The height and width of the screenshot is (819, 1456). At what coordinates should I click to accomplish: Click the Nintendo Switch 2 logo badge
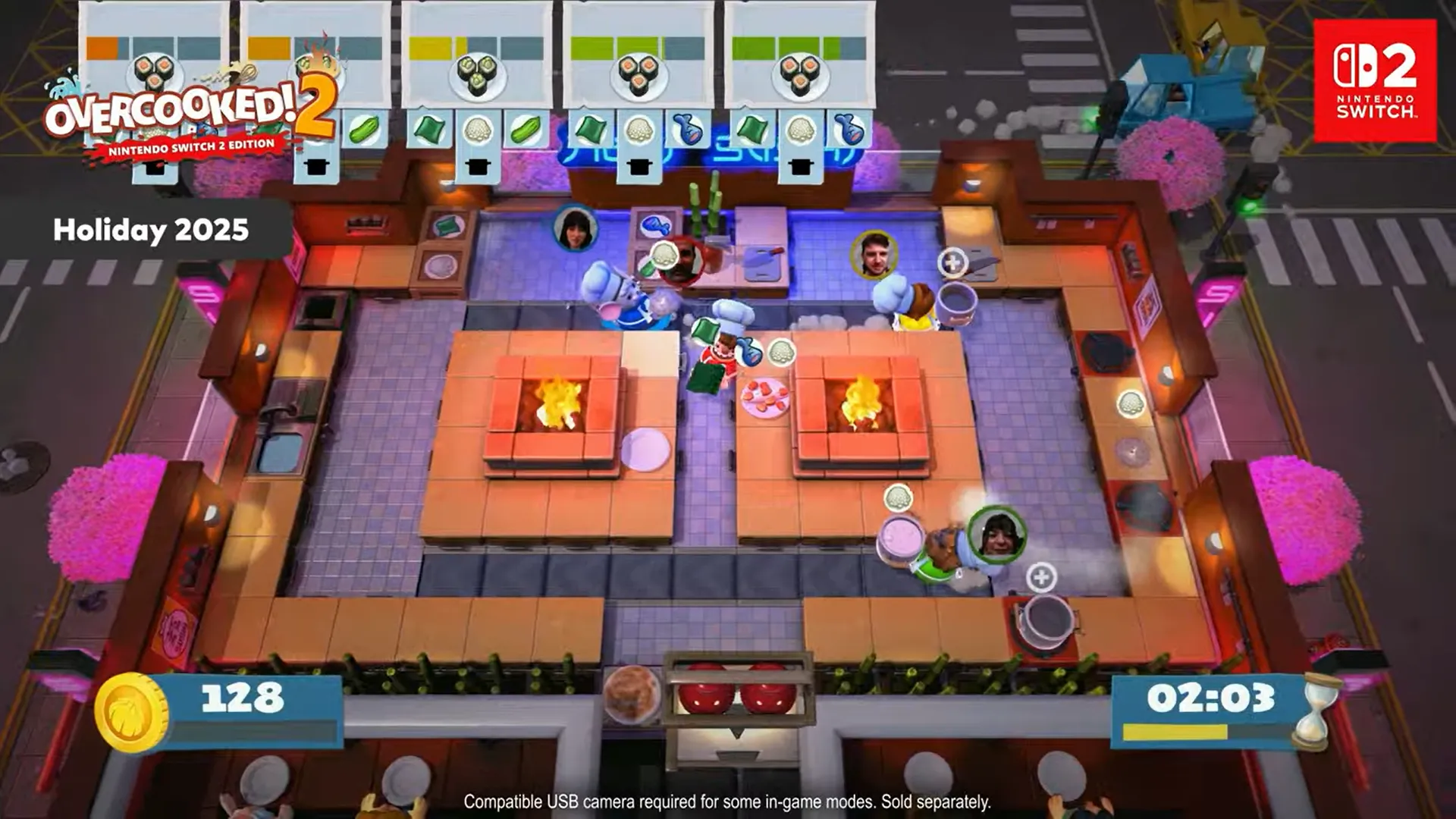pos(1375,80)
